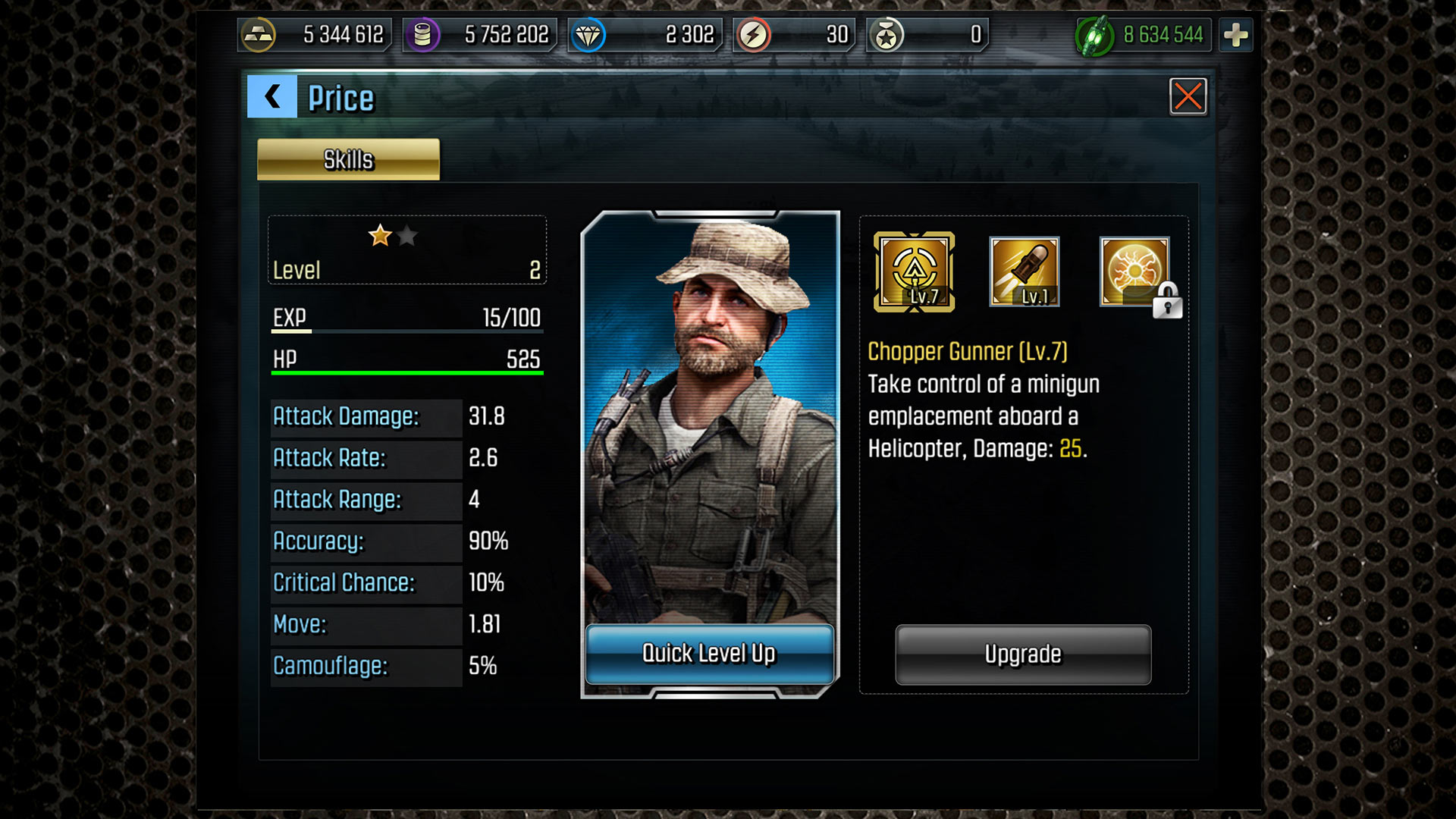Click the green HP progress bar

point(407,372)
